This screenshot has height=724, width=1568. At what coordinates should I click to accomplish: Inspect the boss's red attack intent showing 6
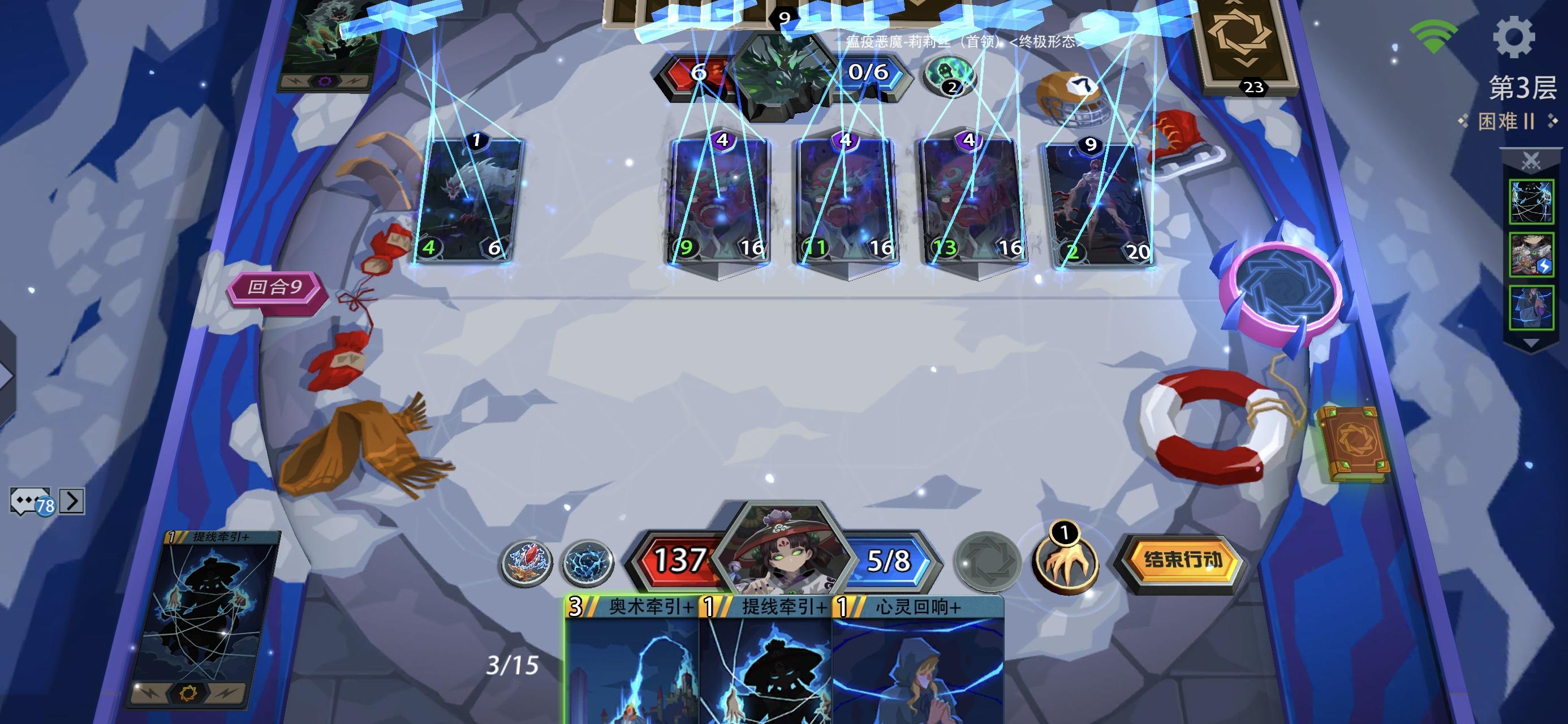(699, 72)
